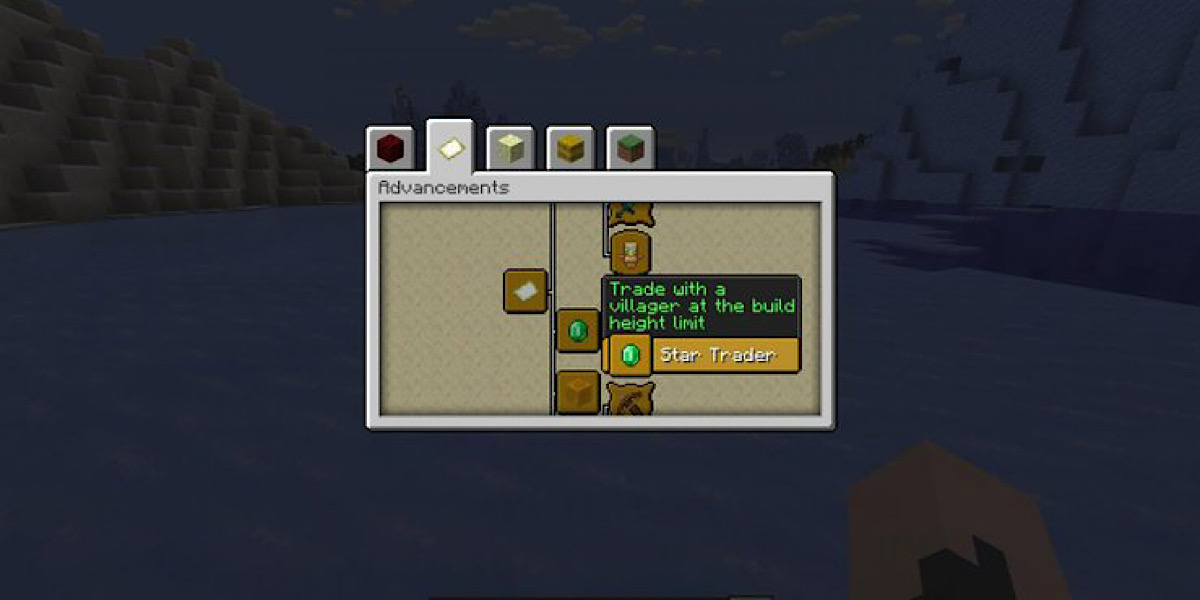The image size is (1200, 600).
Task: Click the map root advancement icon
Action: pyautogui.click(x=525, y=291)
